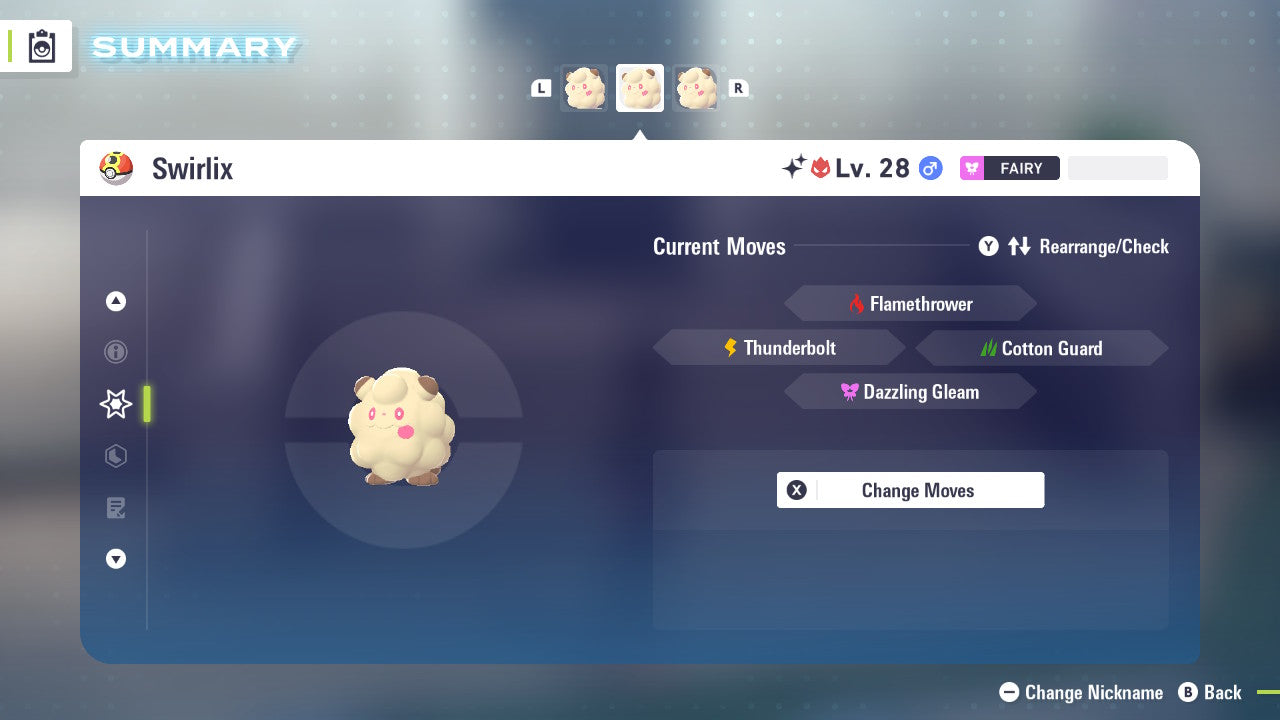Click the Change Moves button
Image resolution: width=1280 pixels, height=720 pixels.
coord(910,490)
